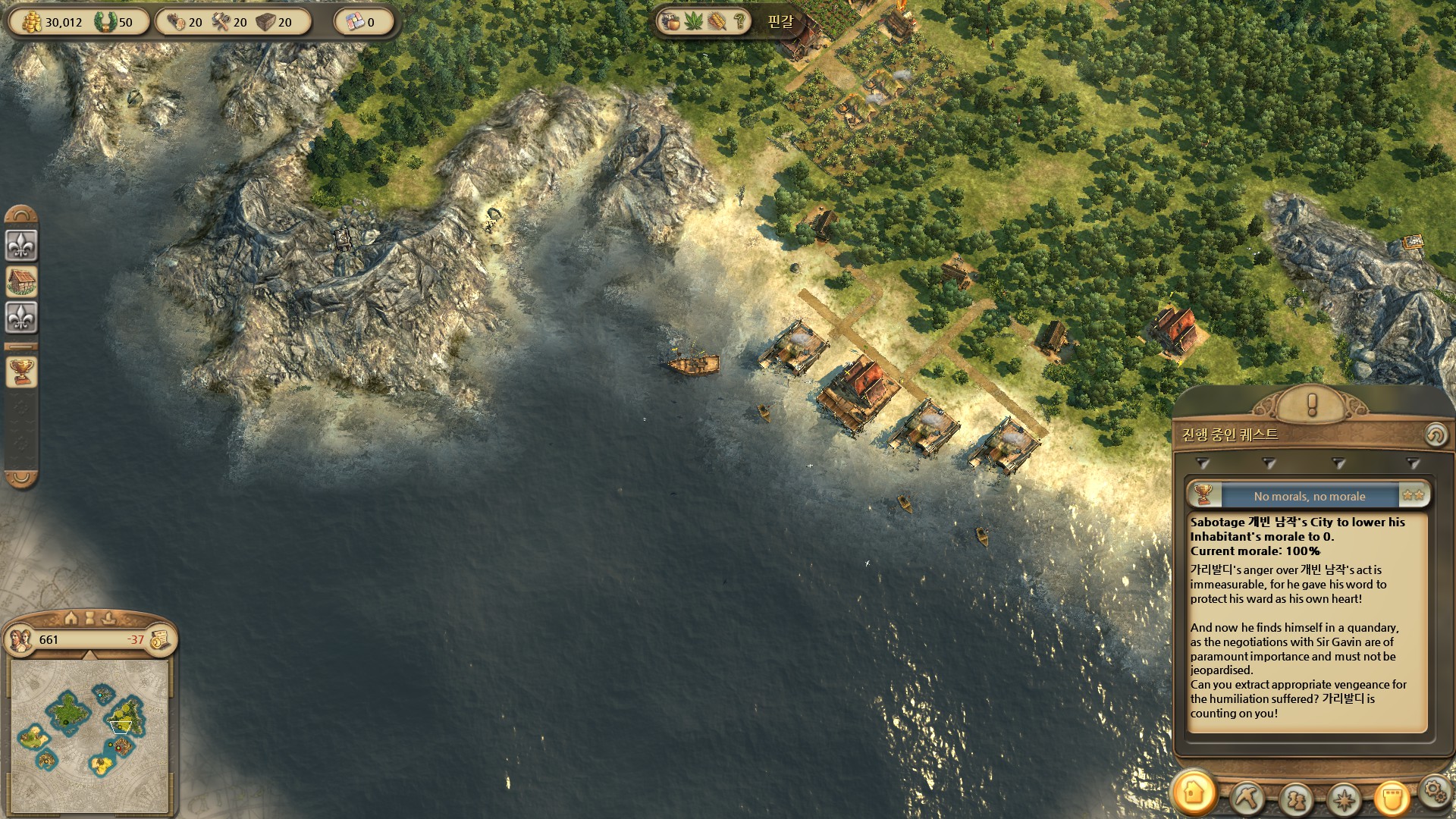Select the 'No morals, no morale' quest
Screen dimensions: 1456x819
1309,497
